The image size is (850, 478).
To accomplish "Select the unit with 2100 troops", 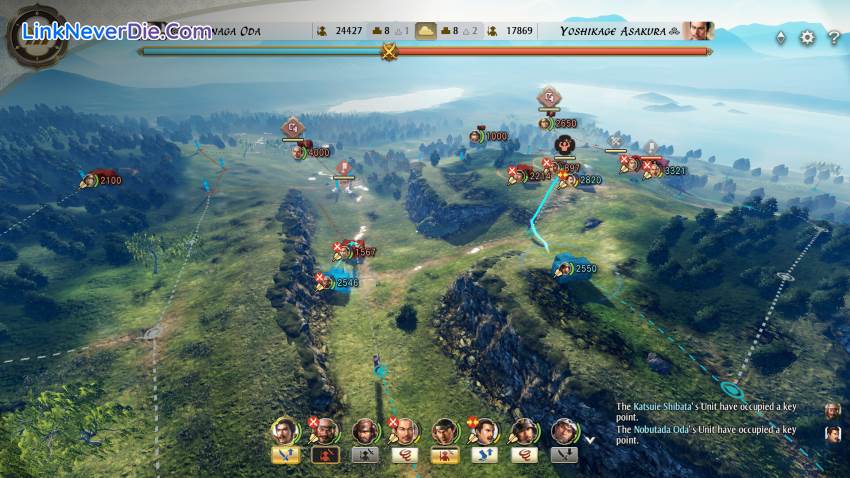I will pos(90,180).
